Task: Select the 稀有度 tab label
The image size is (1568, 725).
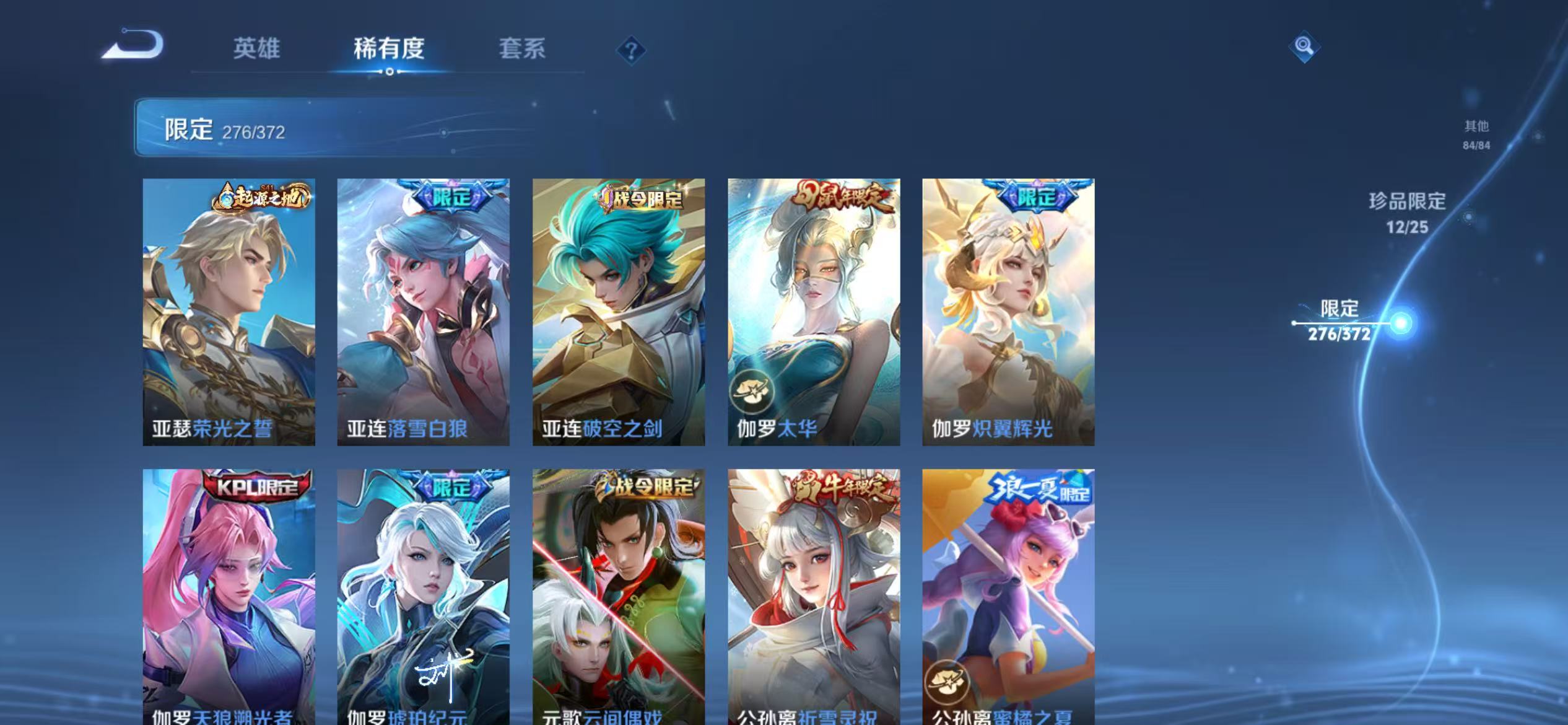Action: 390,49
